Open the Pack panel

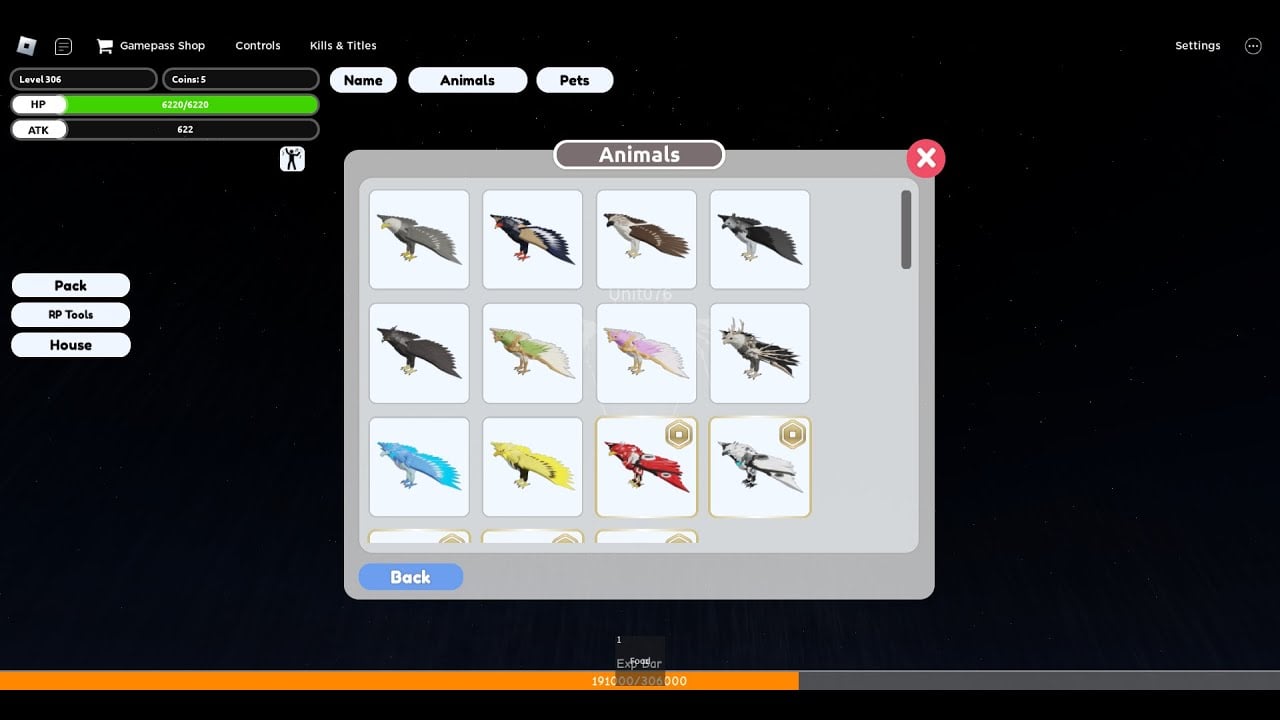click(70, 285)
